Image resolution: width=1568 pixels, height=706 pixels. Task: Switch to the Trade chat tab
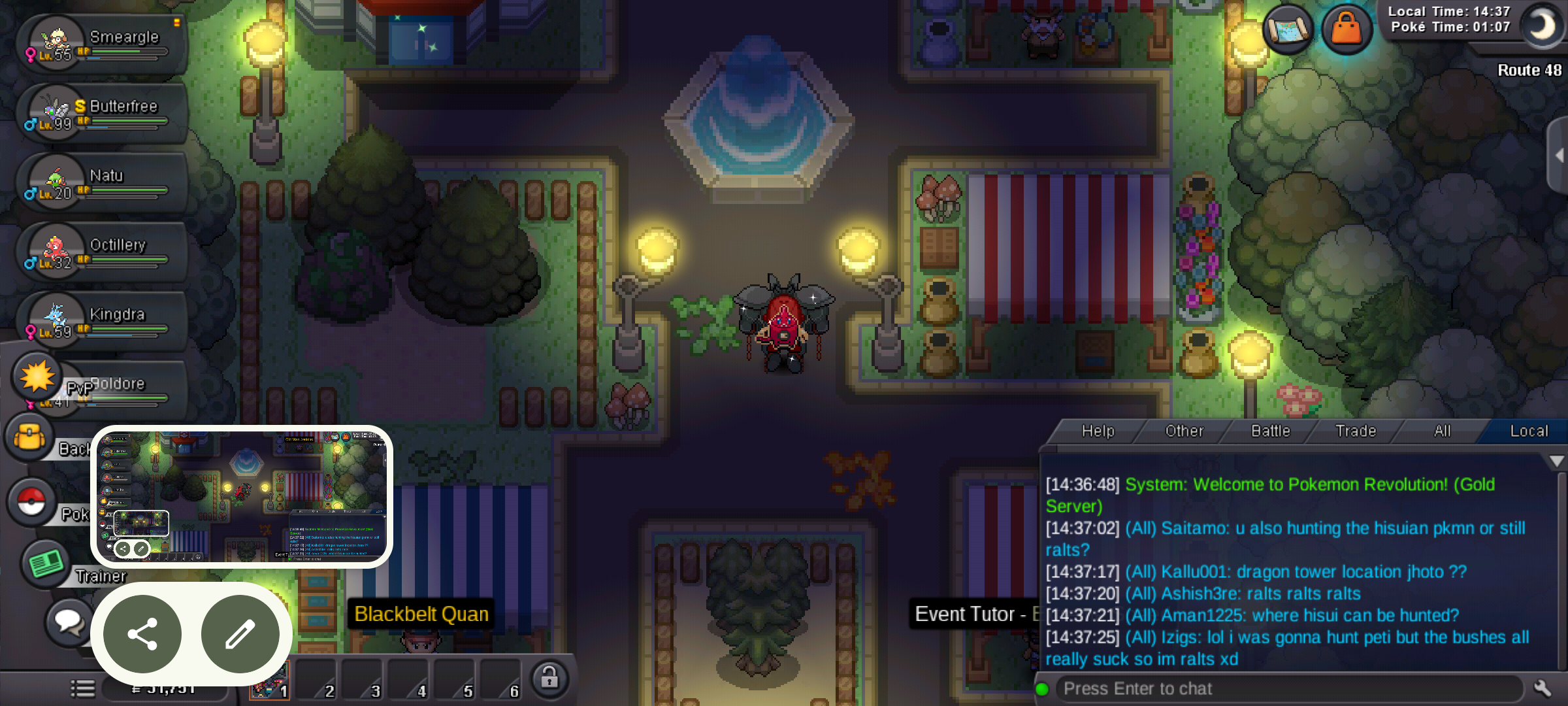pos(1356,431)
